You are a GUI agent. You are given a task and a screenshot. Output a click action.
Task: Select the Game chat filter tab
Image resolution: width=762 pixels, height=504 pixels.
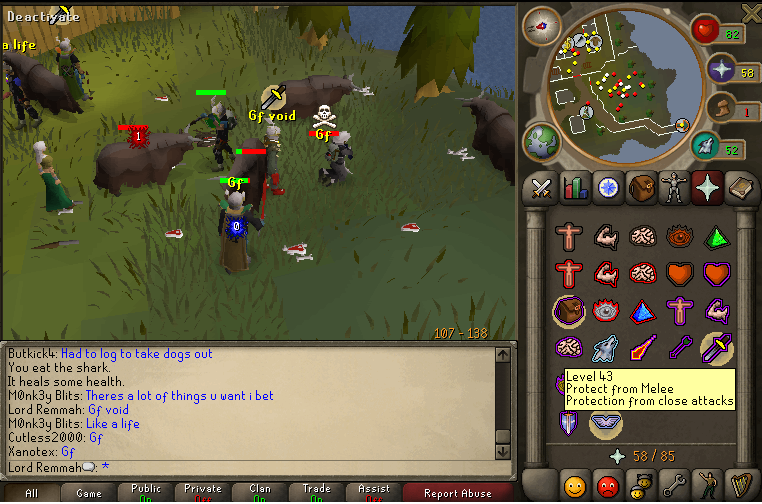coord(89,492)
